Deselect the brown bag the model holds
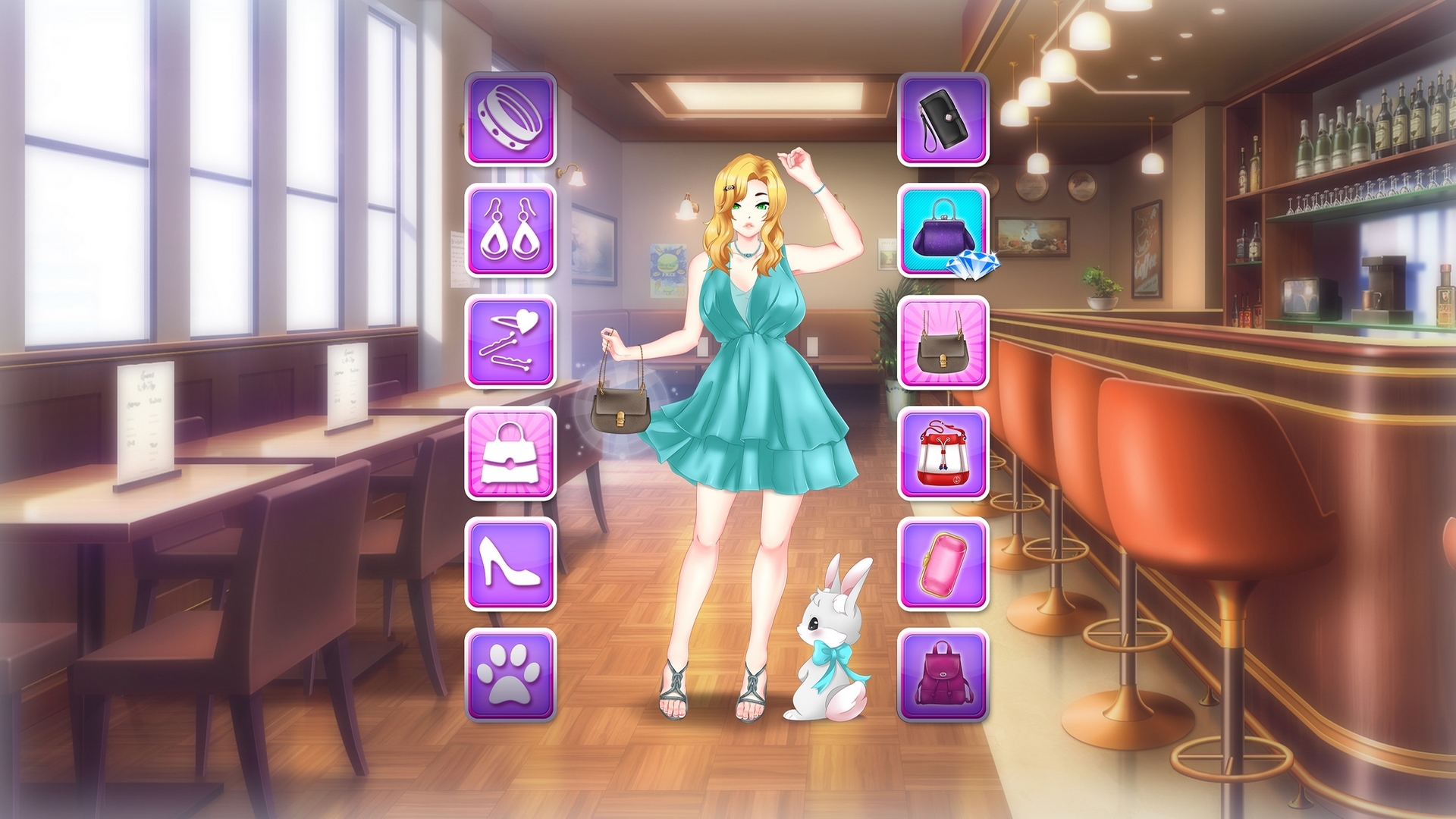Screen dimensions: 1456x819 pos(620,409)
